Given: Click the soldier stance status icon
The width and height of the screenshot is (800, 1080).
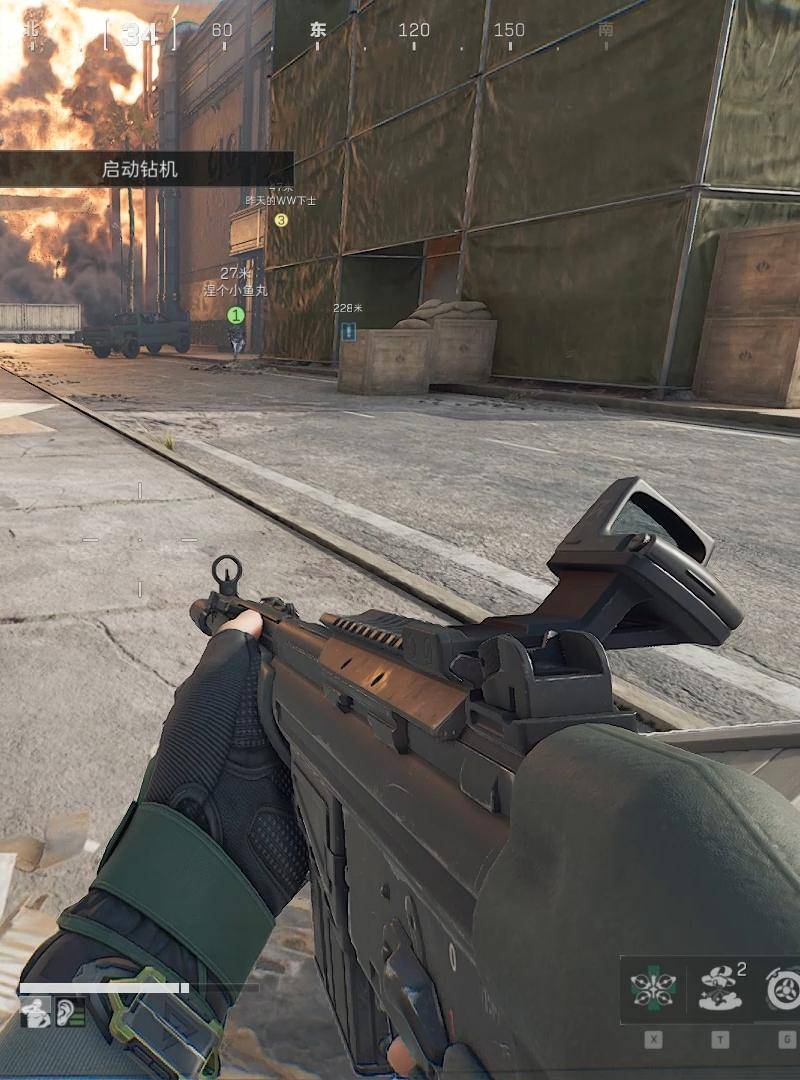Looking at the screenshot, I should pyautogui.click(x=34, y=1013).
